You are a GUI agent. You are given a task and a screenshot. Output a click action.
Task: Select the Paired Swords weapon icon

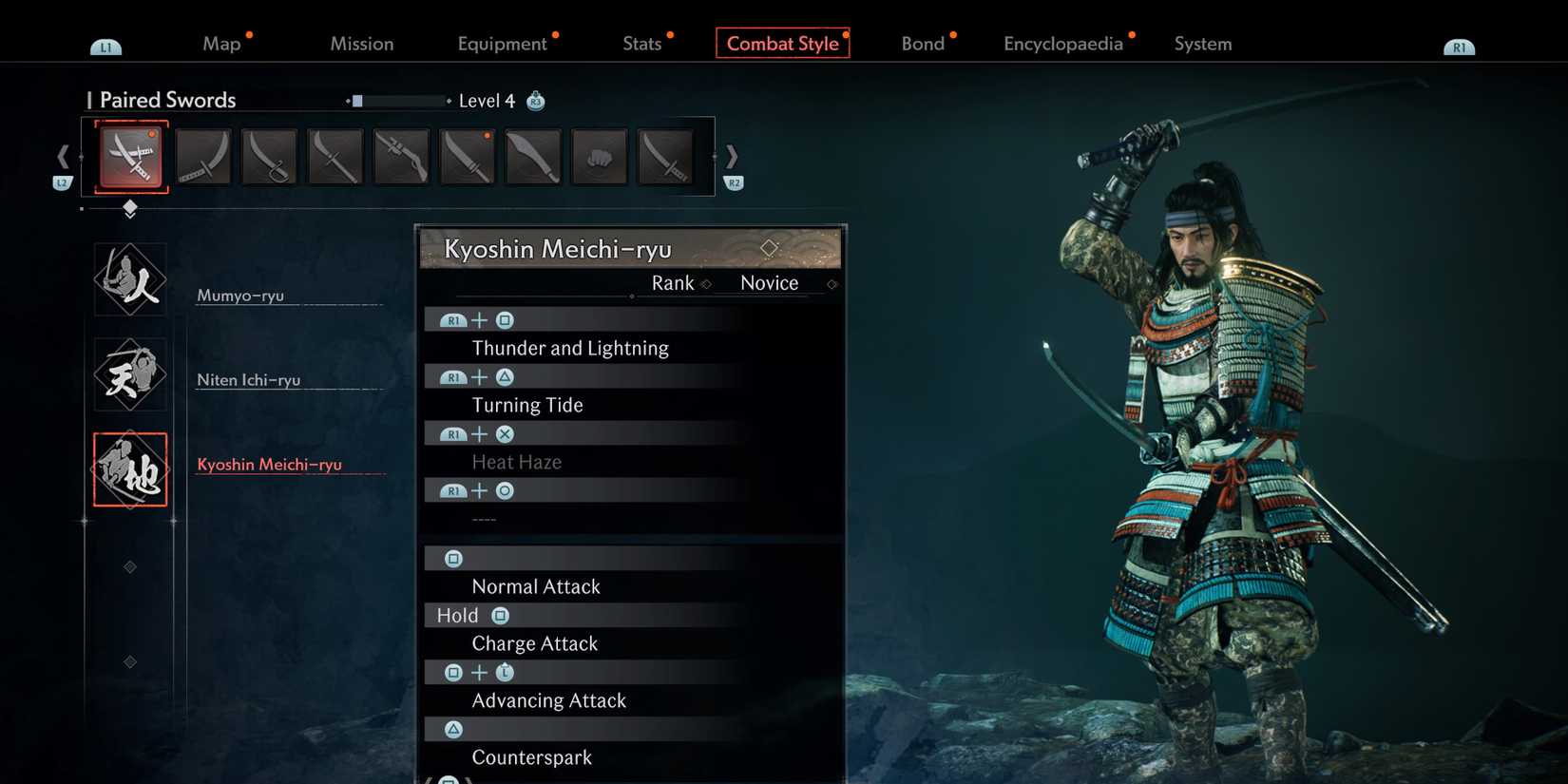[128, 156]
